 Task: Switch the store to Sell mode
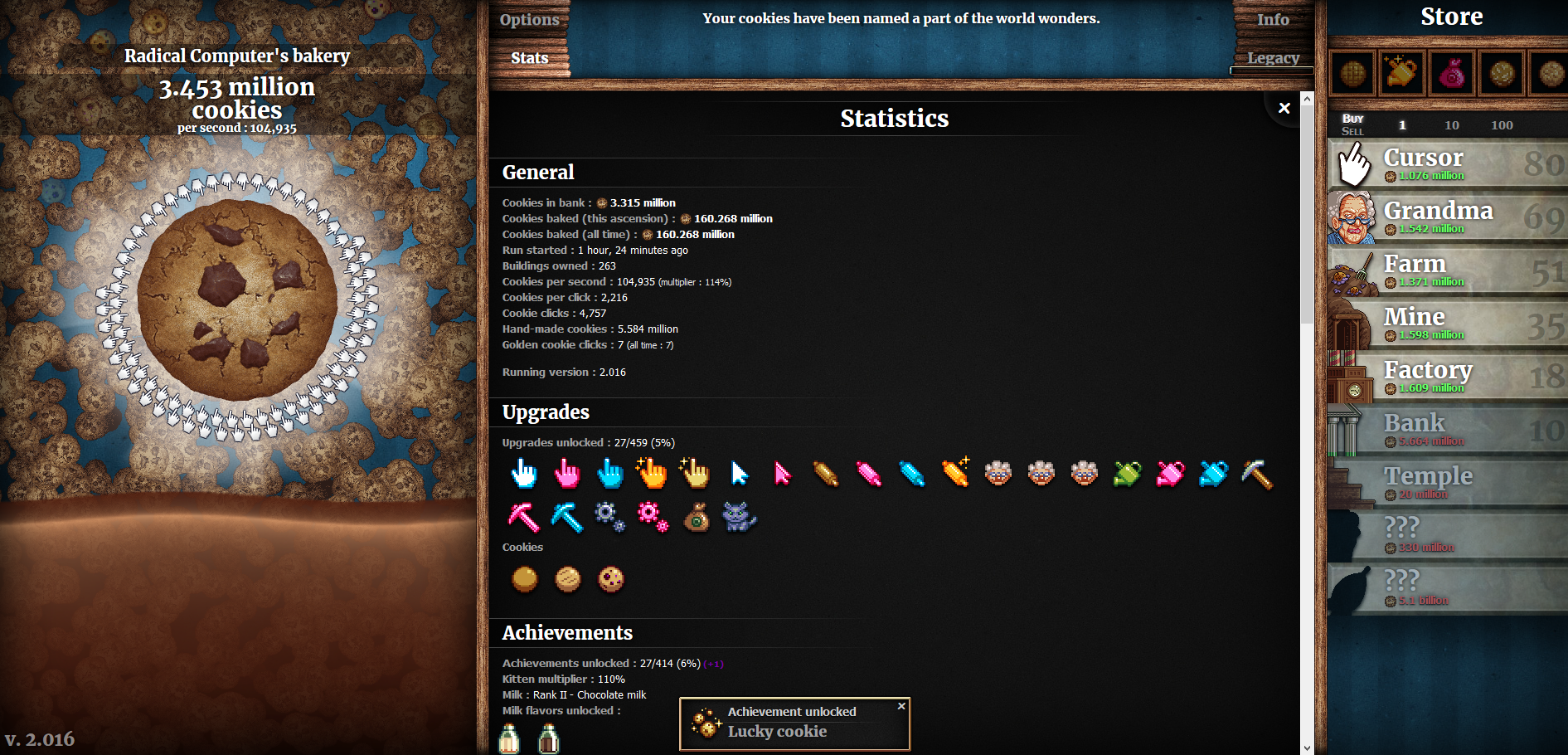[1352, 131]
